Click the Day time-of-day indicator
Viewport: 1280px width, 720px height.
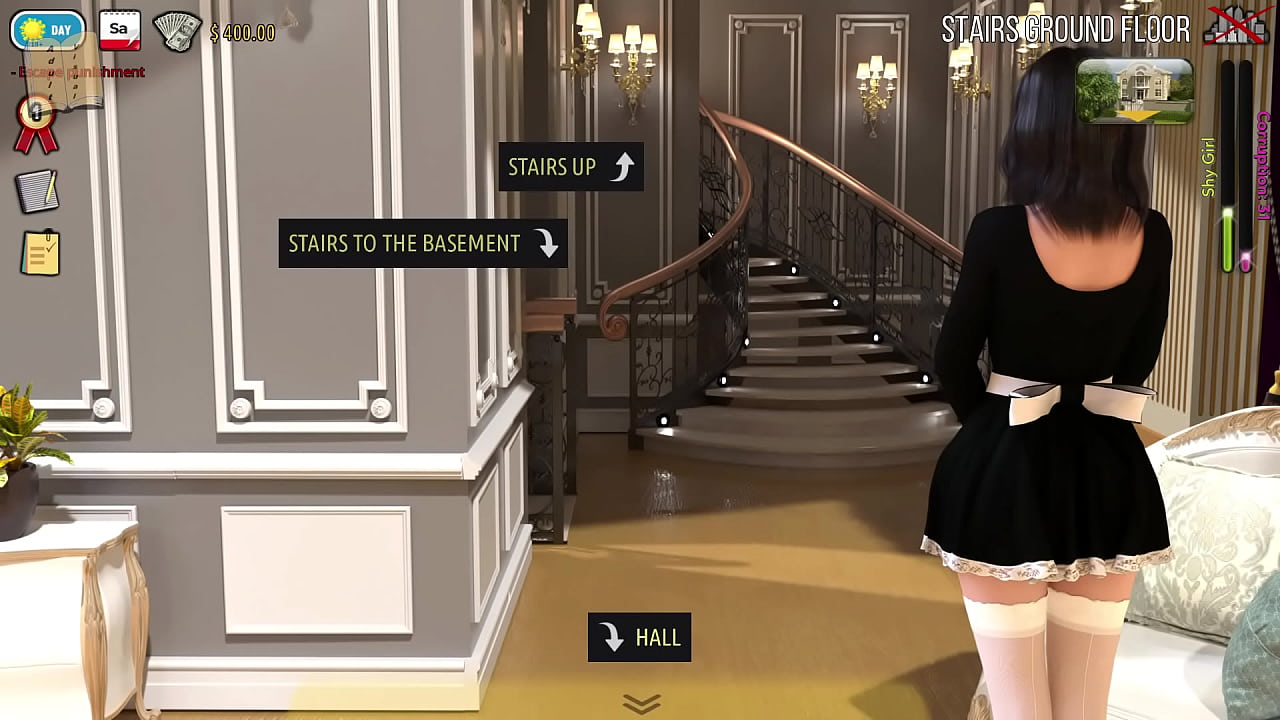coord(47,30)
